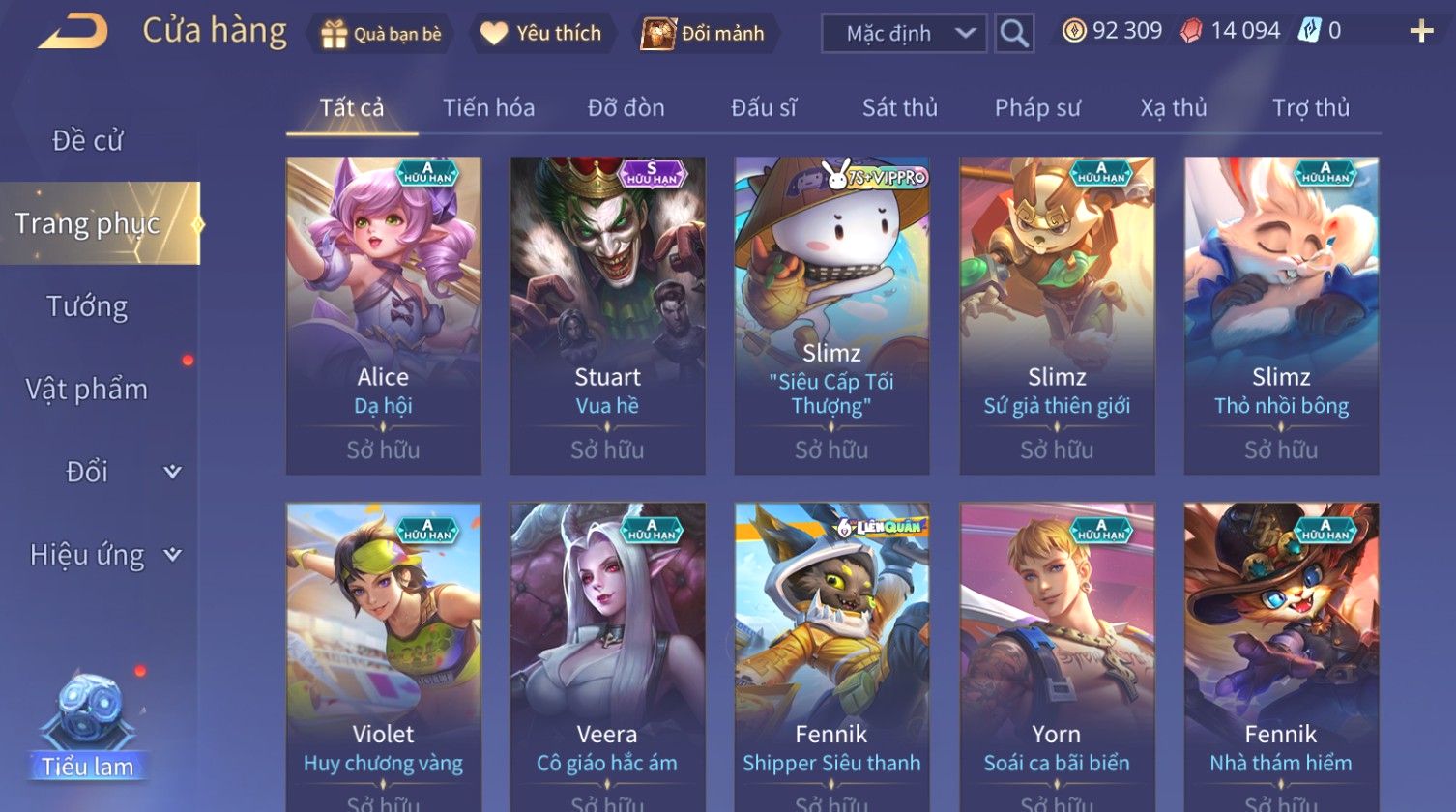Viewport: 1456px width, 812px height.
Task: Select the Pháp sư category tab
Action: (x=1036, y=108)
